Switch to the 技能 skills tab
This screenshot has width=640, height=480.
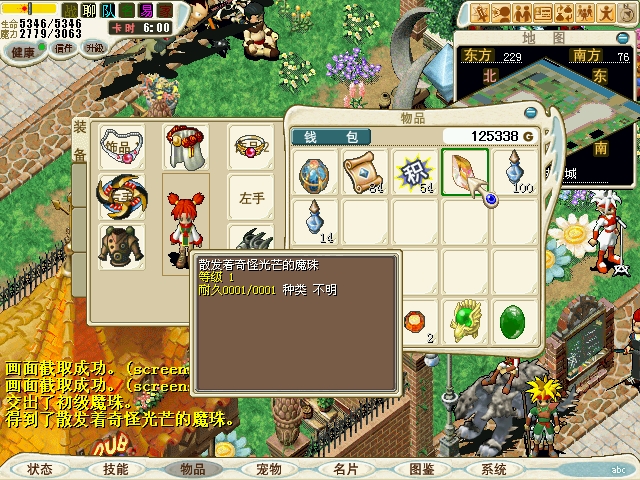(x=116, y=469)
